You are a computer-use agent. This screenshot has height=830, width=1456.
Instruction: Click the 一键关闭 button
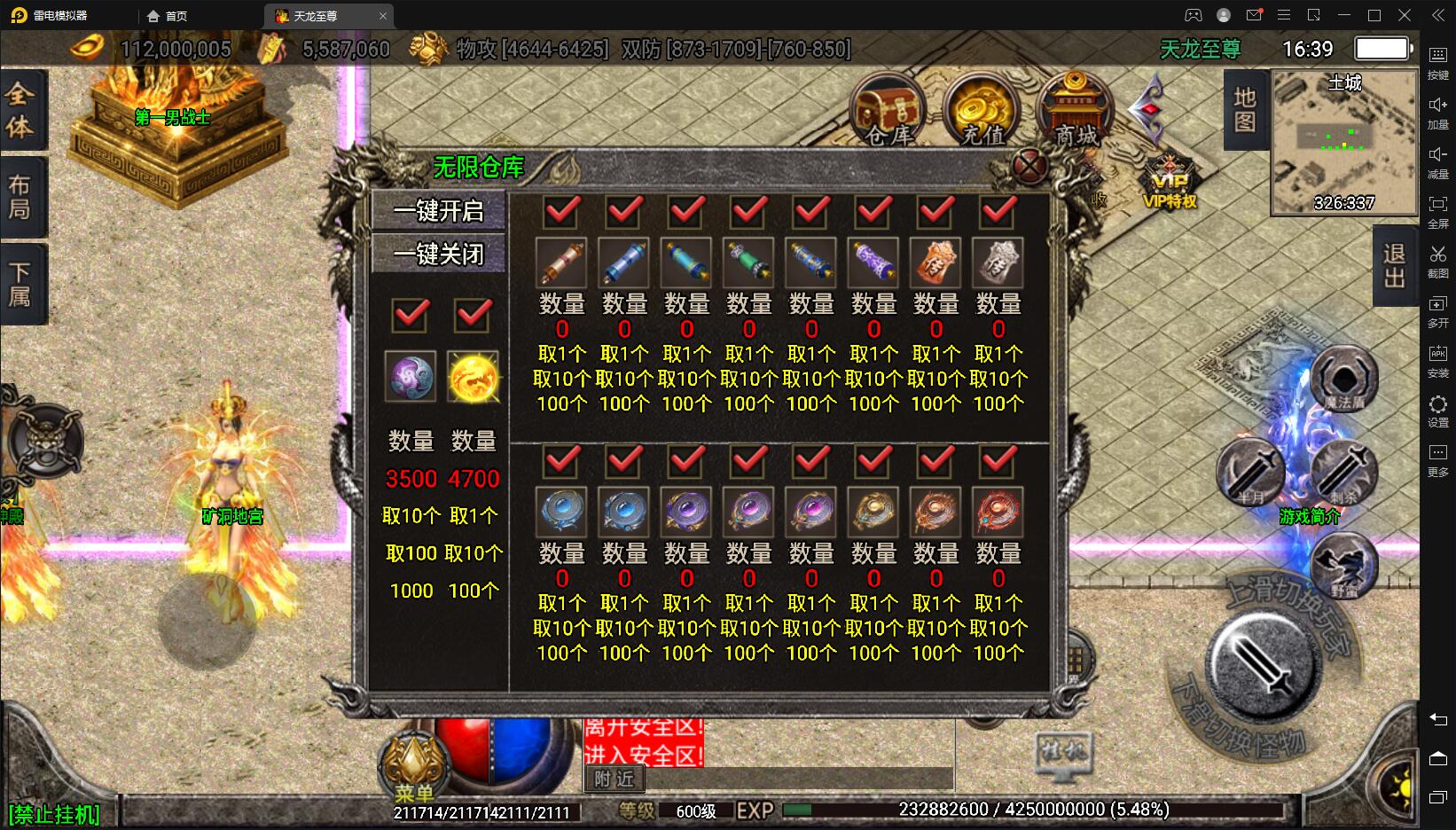(439, 254)
